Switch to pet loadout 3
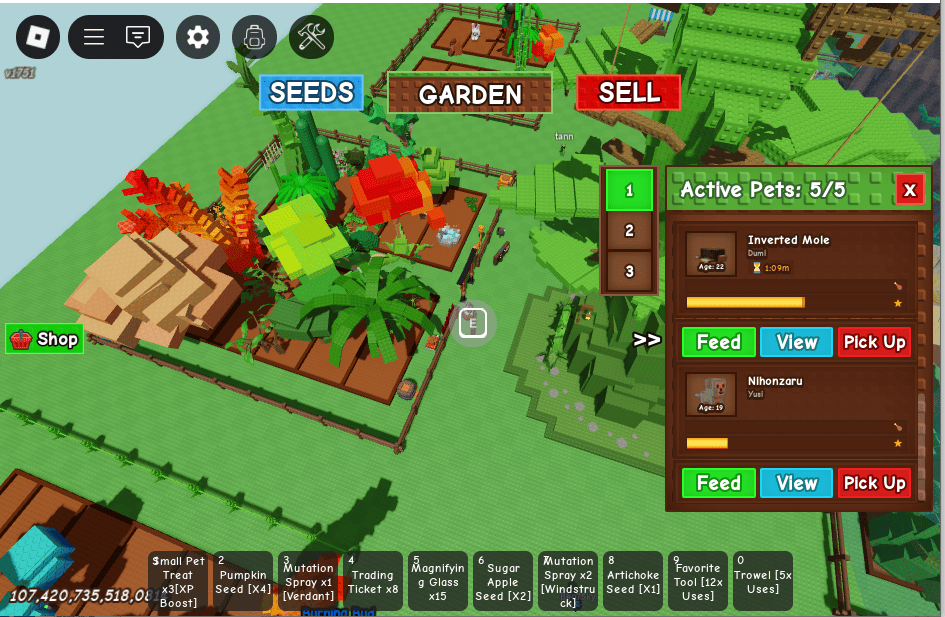 pos(629,271)
